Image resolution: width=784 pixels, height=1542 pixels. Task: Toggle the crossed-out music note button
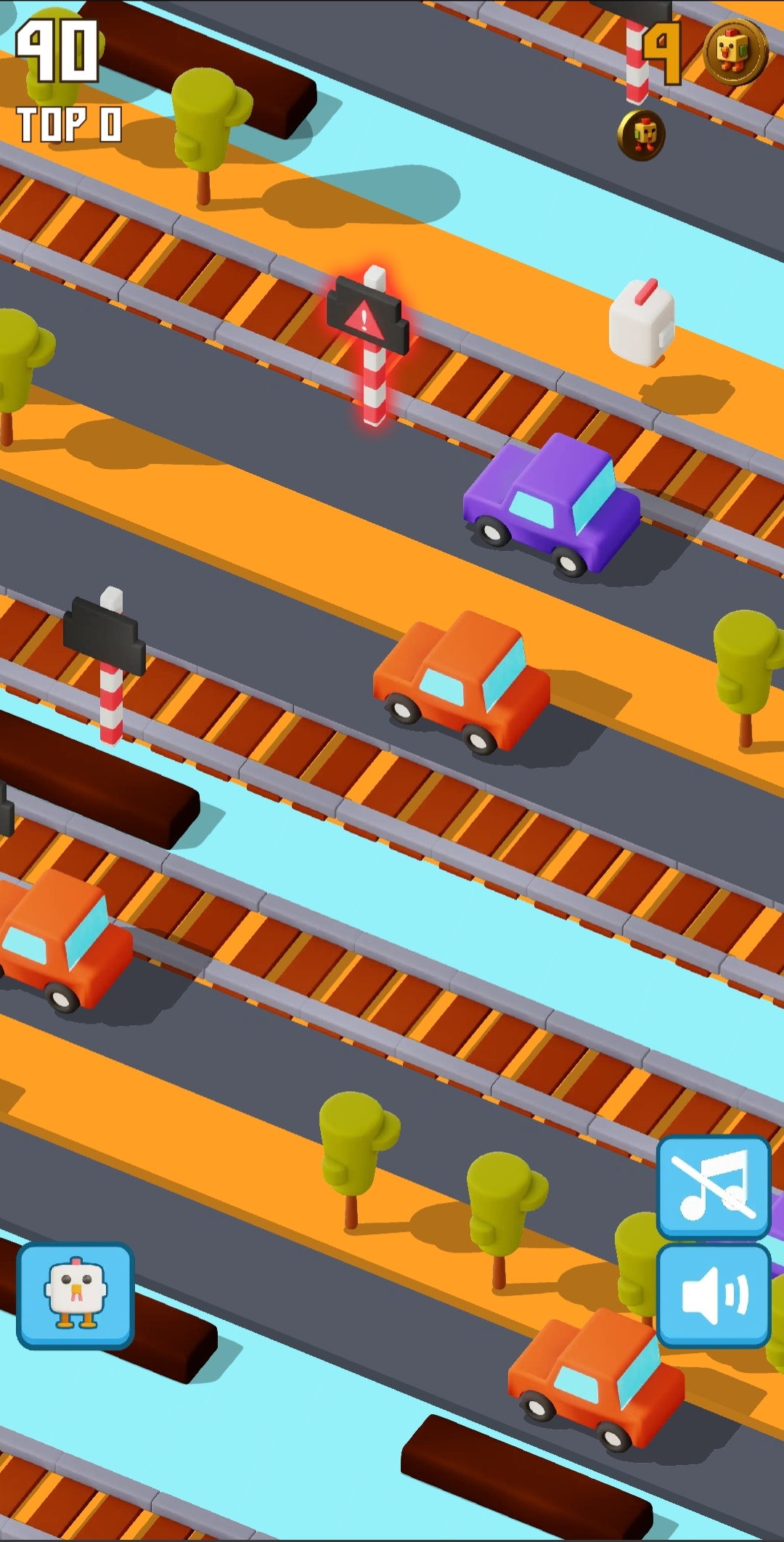tap(713, 1187)
